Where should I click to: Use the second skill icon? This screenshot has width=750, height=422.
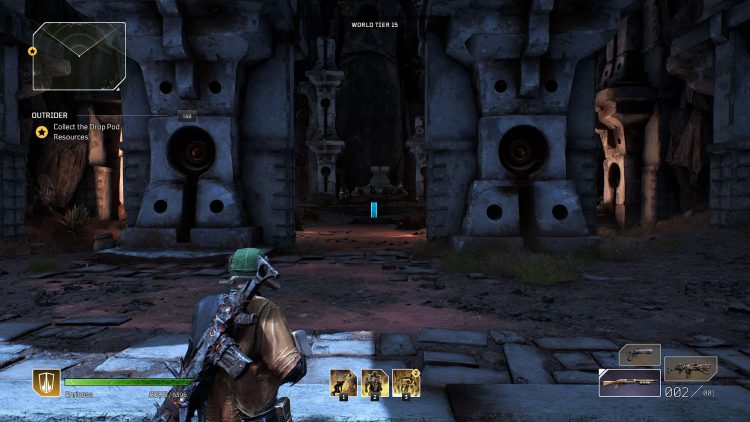tap(375, 383)
